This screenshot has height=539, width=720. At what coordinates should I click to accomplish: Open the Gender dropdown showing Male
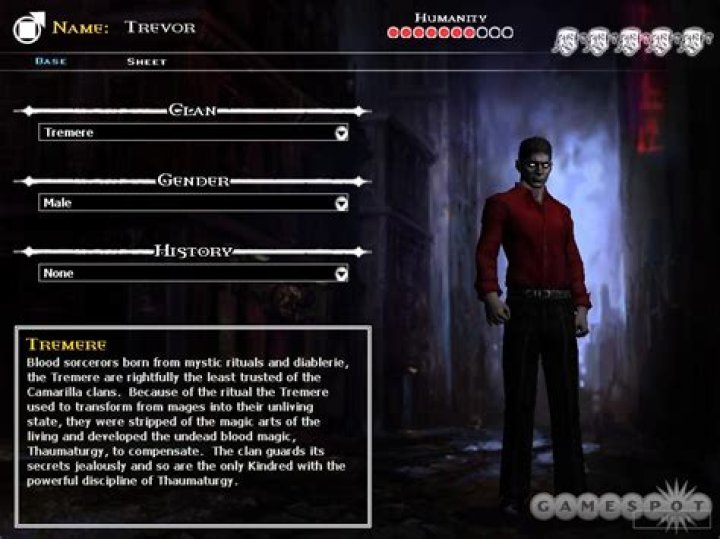(x=193, y=202)
